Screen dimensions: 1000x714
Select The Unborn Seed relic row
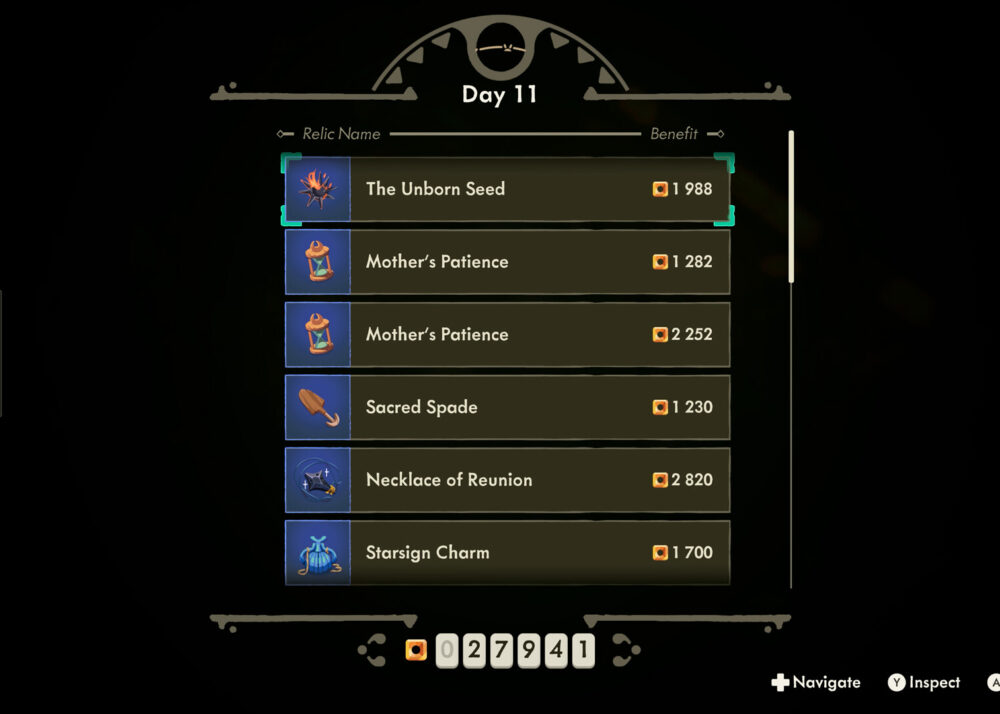coord(507,189)
